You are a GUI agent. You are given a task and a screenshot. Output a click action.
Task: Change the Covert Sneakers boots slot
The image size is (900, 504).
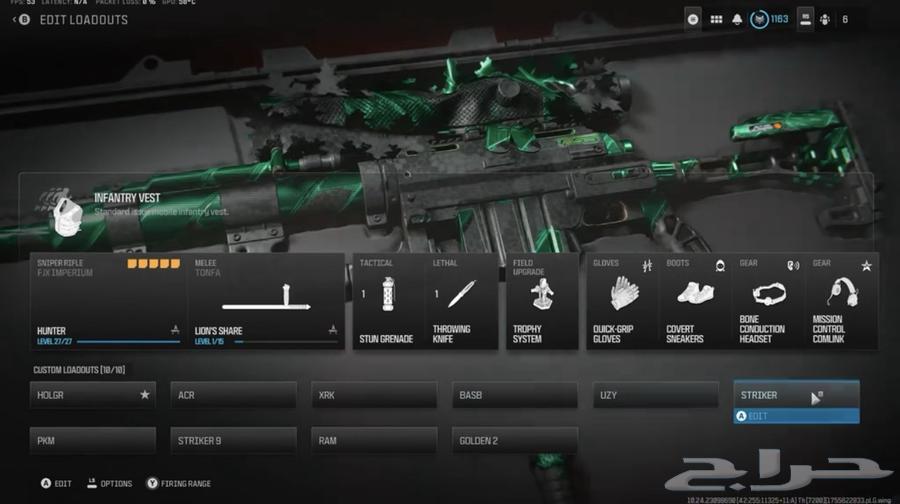tap(695, 301)
